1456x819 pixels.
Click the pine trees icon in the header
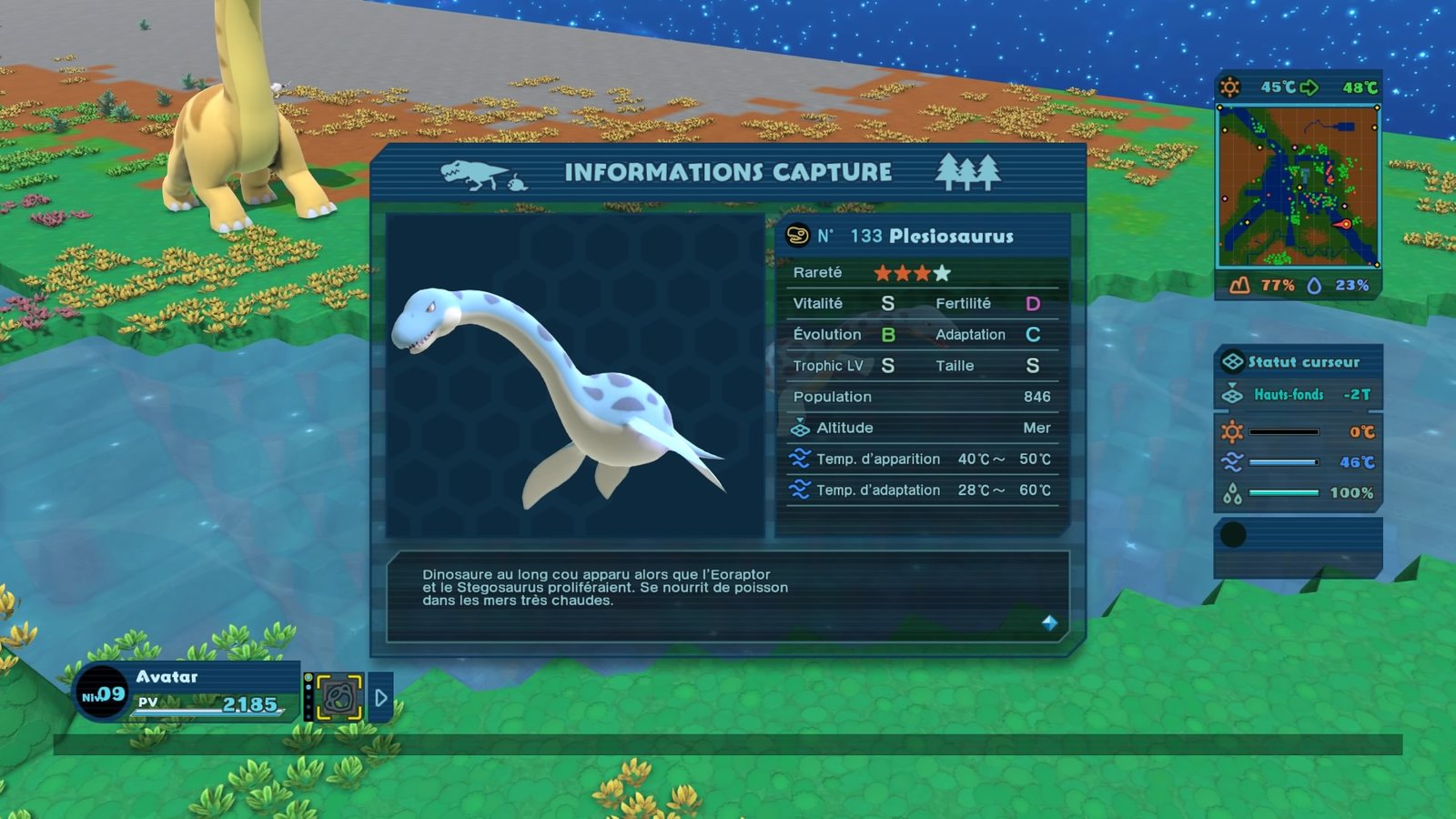[967, 171]
